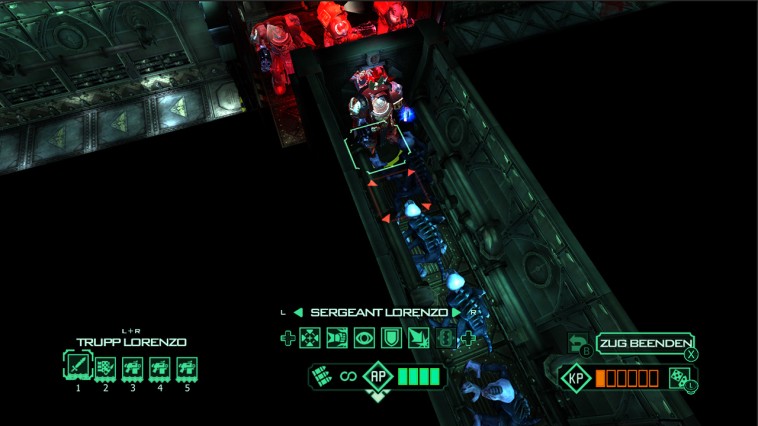The height and width of the screenshot is (426, 758).
Task: Activate the four-arrows move action
Action: (310, 339)
